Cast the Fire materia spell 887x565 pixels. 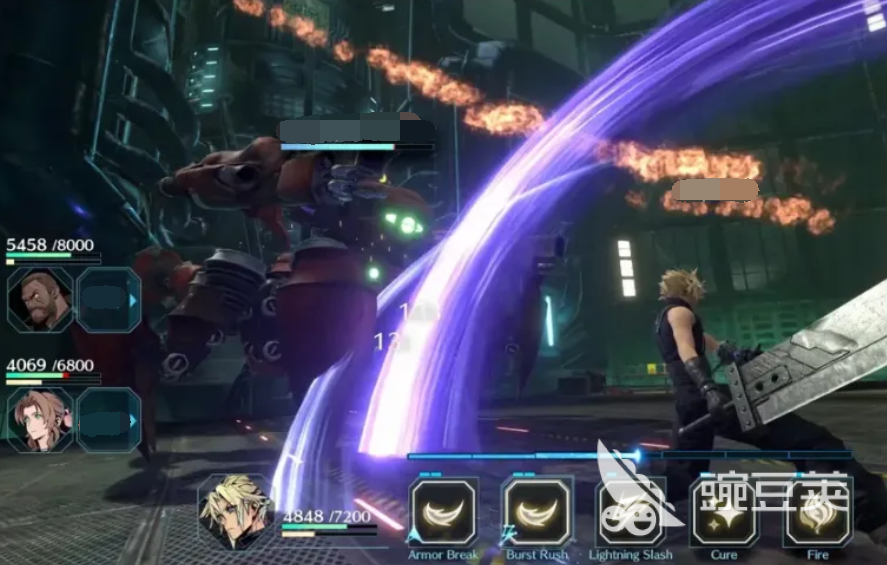click(817, 512)
